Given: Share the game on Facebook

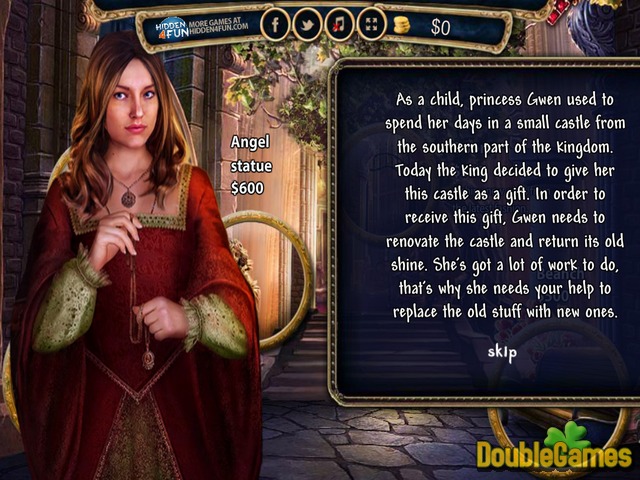Looking at the screenshot, I should pyautogui.click(x=275, y=26).
